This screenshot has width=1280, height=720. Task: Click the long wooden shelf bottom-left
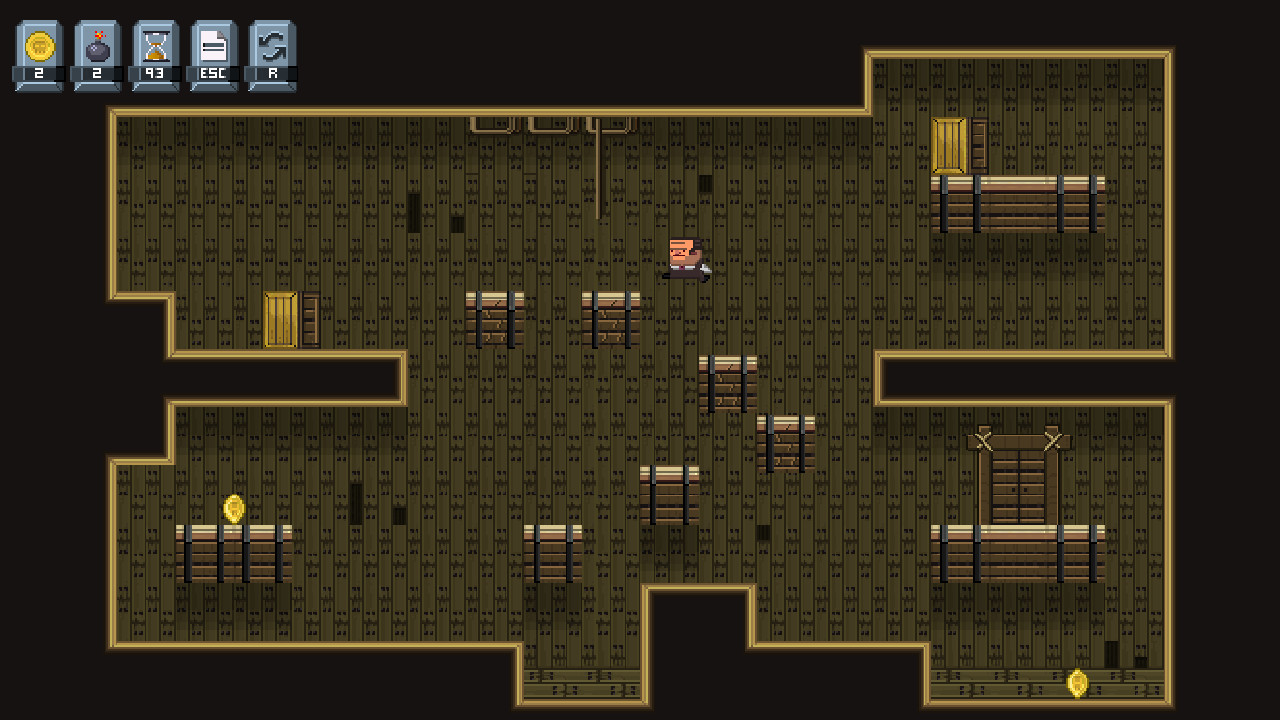click(234, 556)
